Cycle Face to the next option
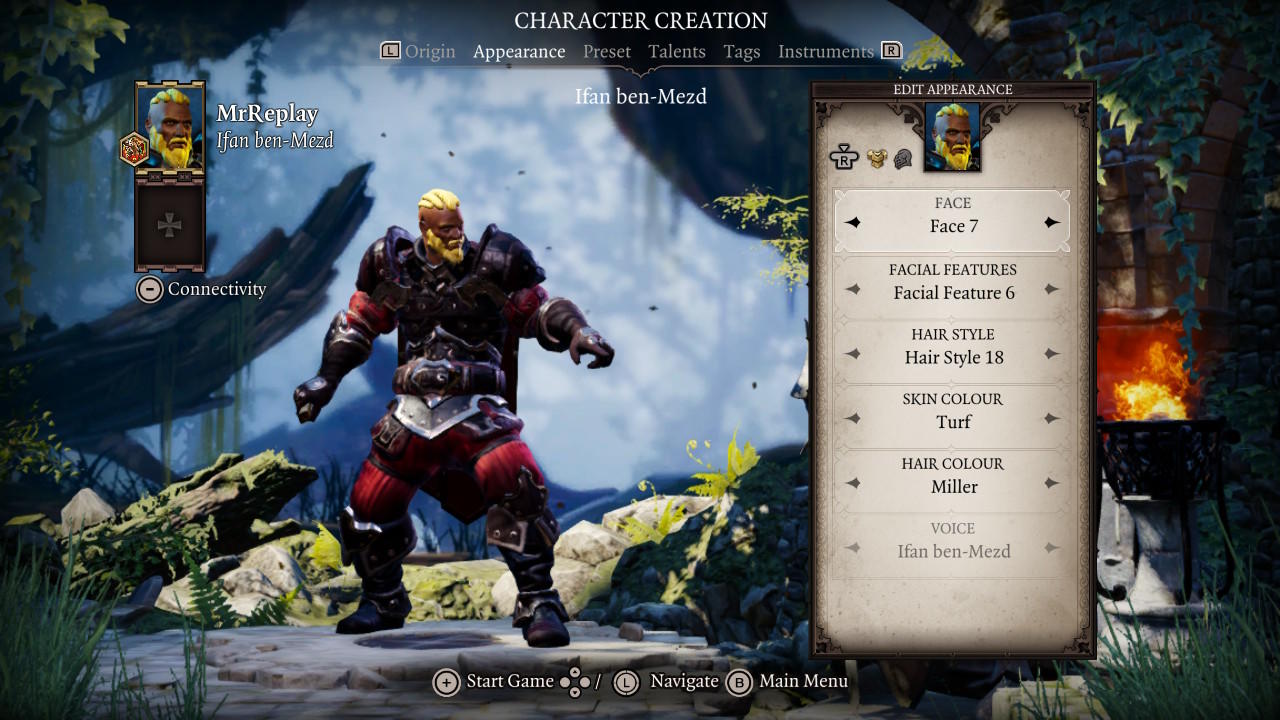The image size is (1280, 720). tap(1051, 223)
